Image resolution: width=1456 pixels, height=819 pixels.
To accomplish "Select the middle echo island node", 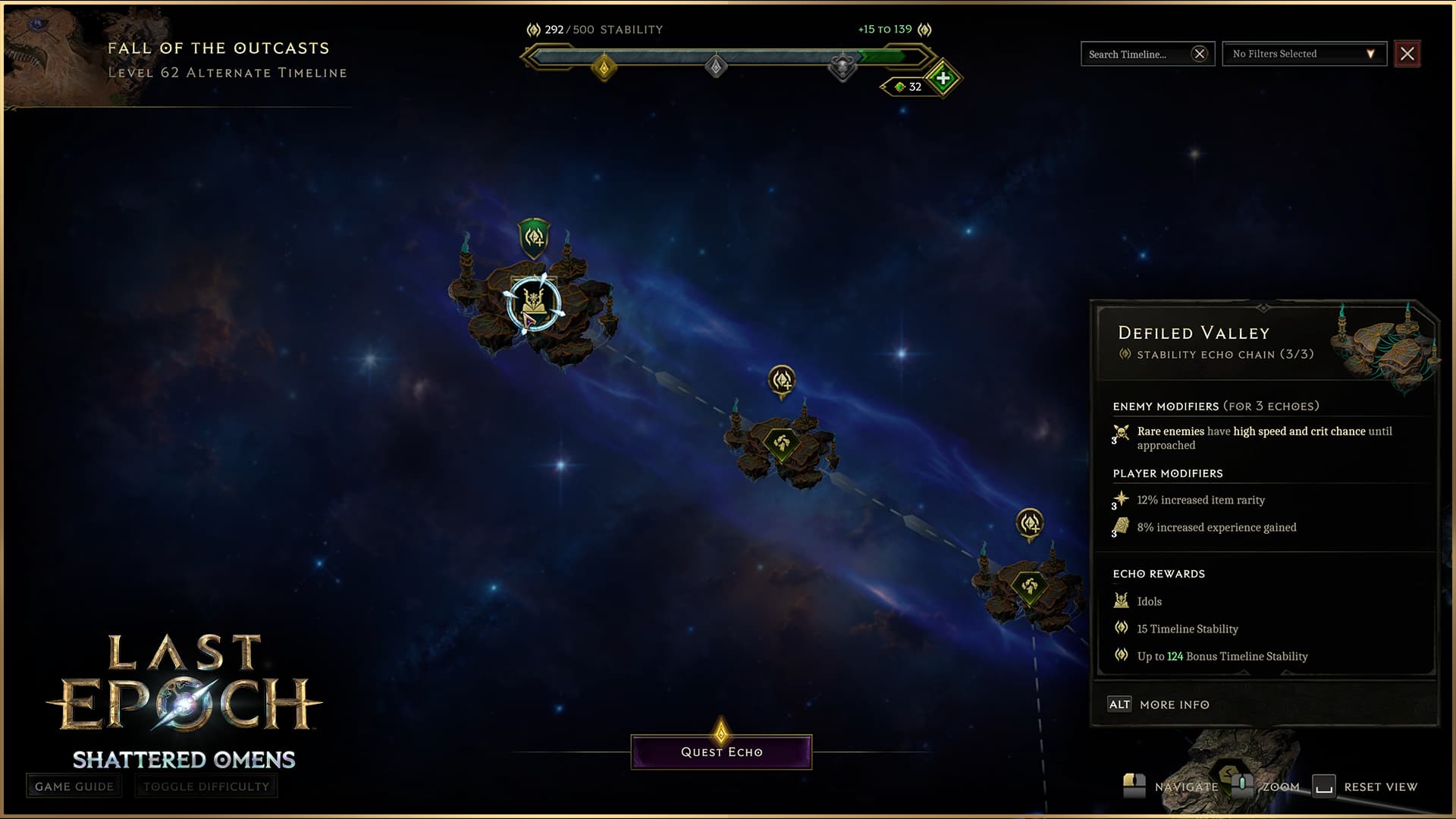I will coord(782,443).
